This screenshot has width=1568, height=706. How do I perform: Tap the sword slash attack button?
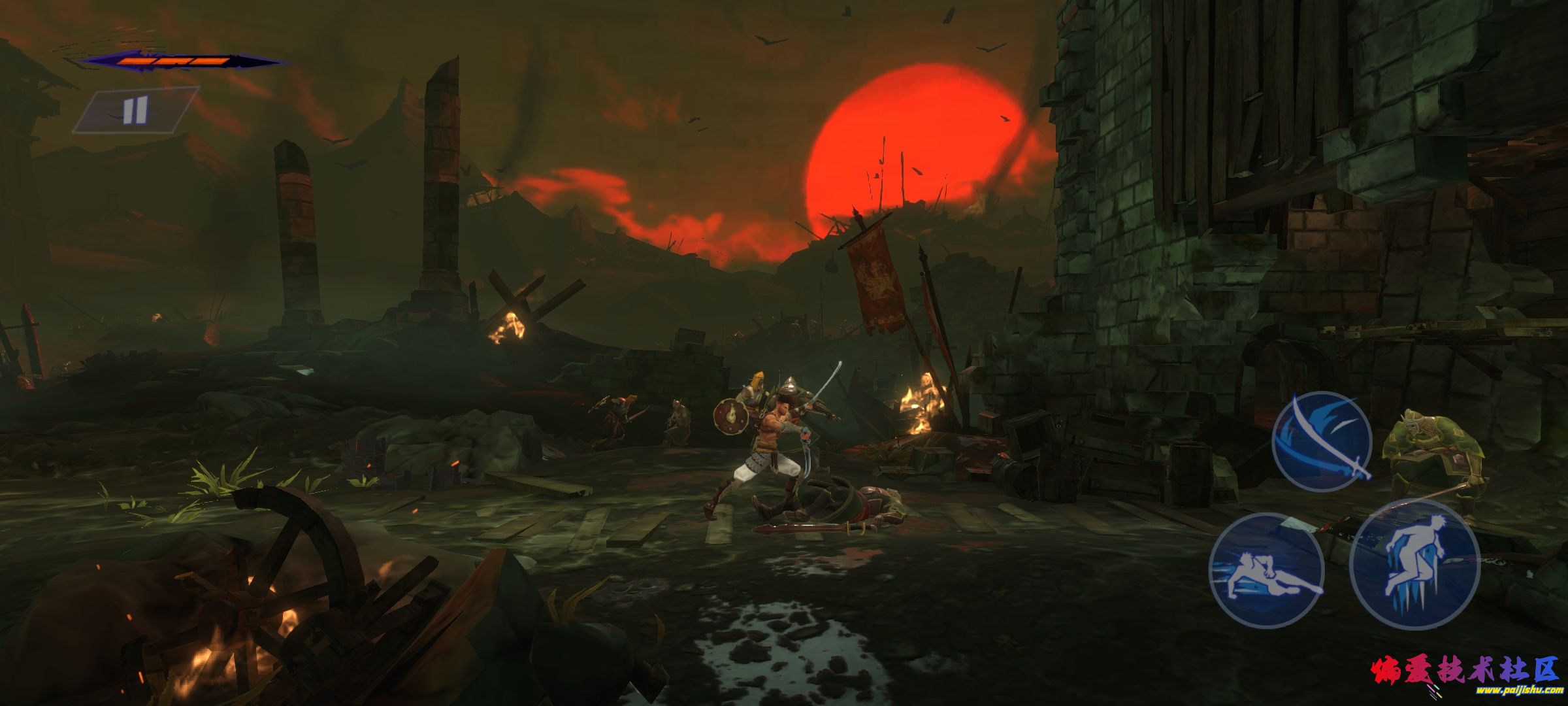[1321, 441]
